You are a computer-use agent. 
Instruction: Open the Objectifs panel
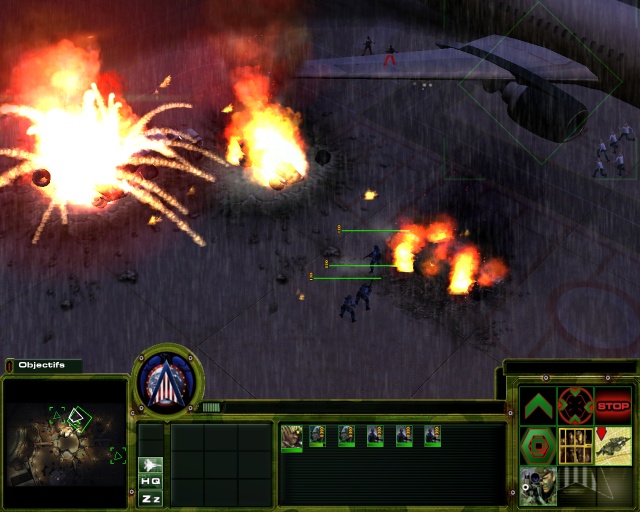tap(42, 365)
